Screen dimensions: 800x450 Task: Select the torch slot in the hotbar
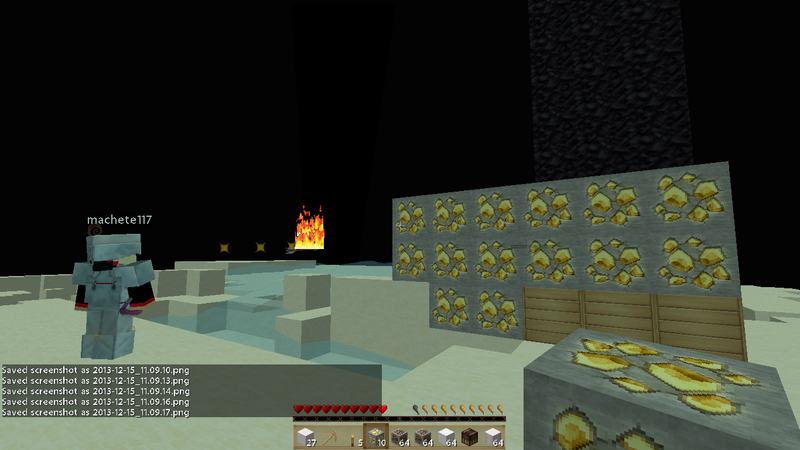[352, 437]
